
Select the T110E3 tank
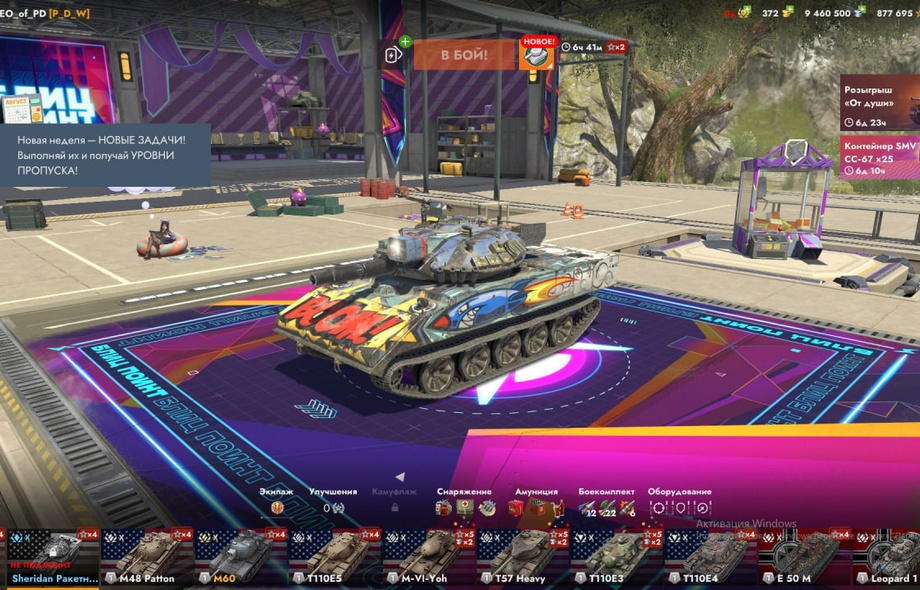(x=616, y=557)
